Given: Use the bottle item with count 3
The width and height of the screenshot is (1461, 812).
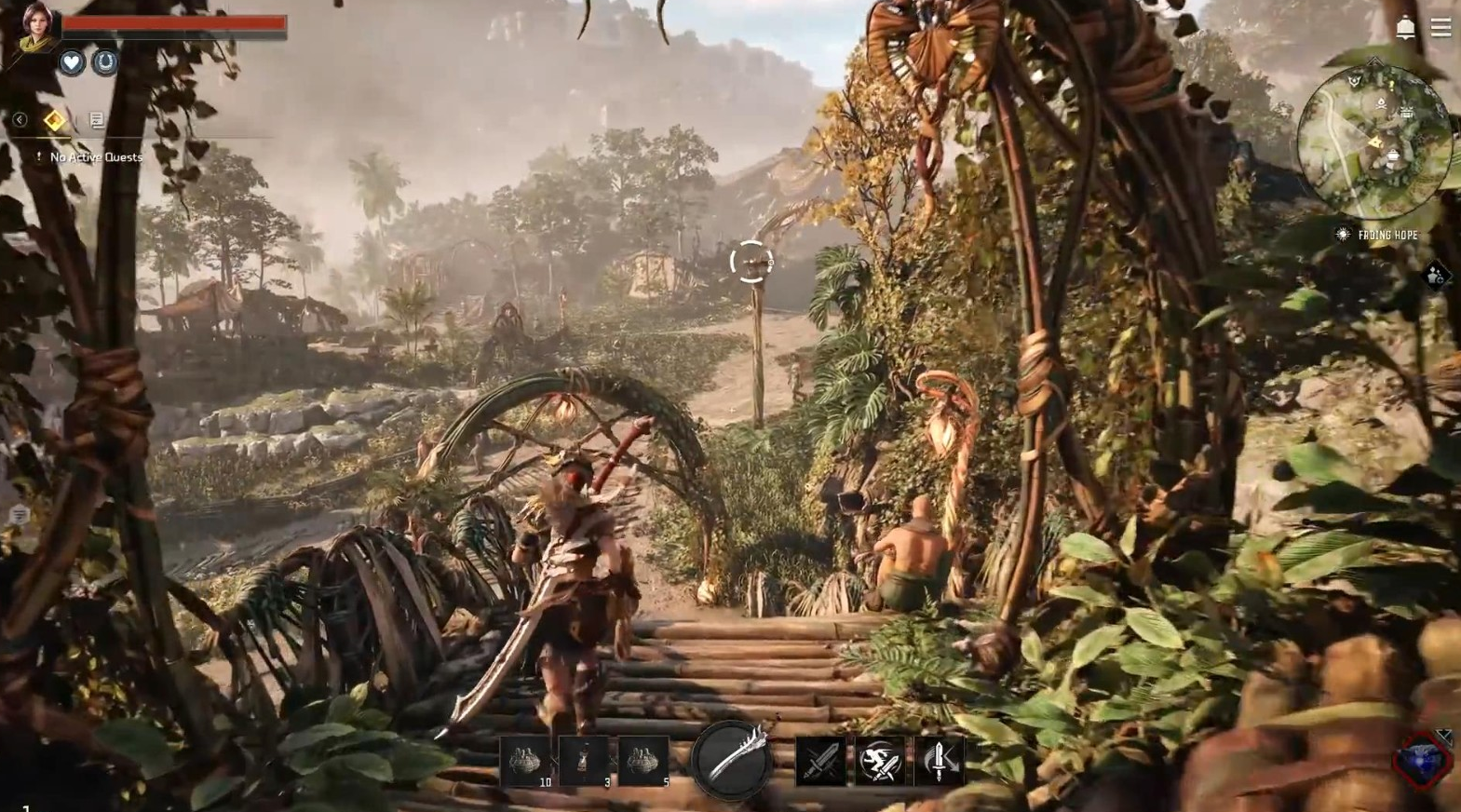Looking at the screenshot, I should (585, 762).
